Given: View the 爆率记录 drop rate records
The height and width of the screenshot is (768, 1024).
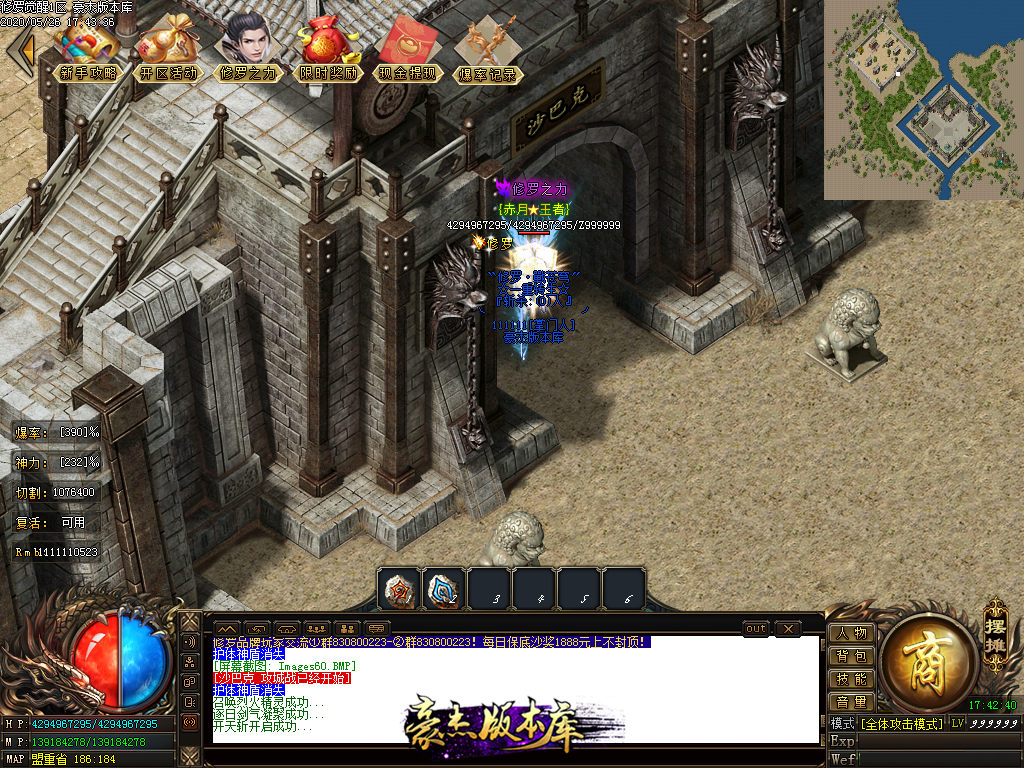Looking at the screenshot, I should 487,52.
